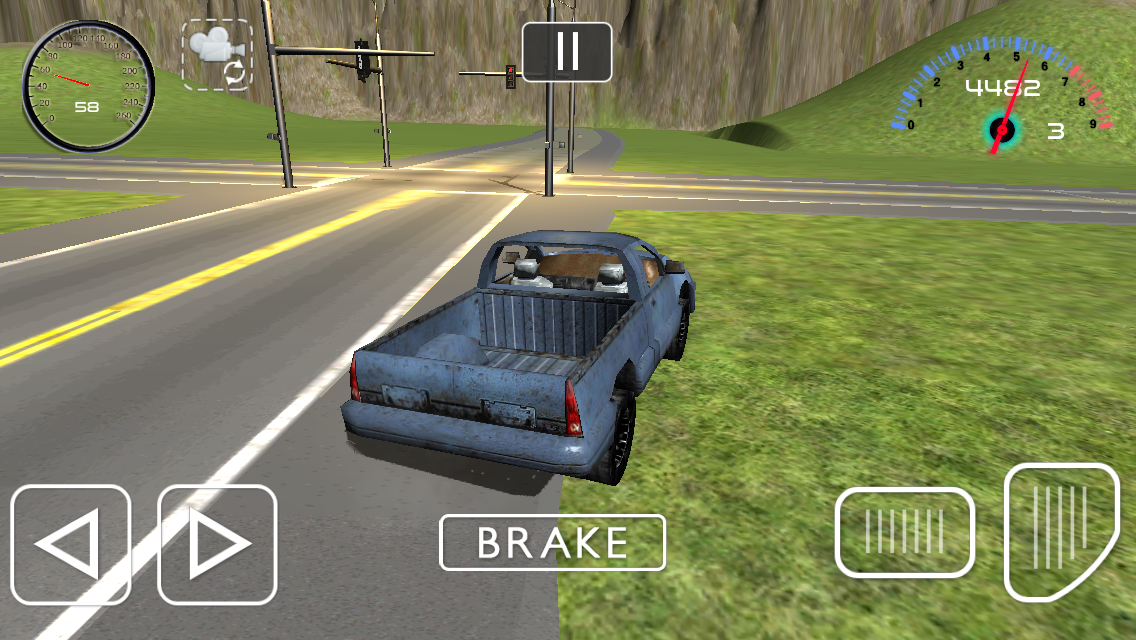Step on the tall gas pedal

pos(1060,530)
